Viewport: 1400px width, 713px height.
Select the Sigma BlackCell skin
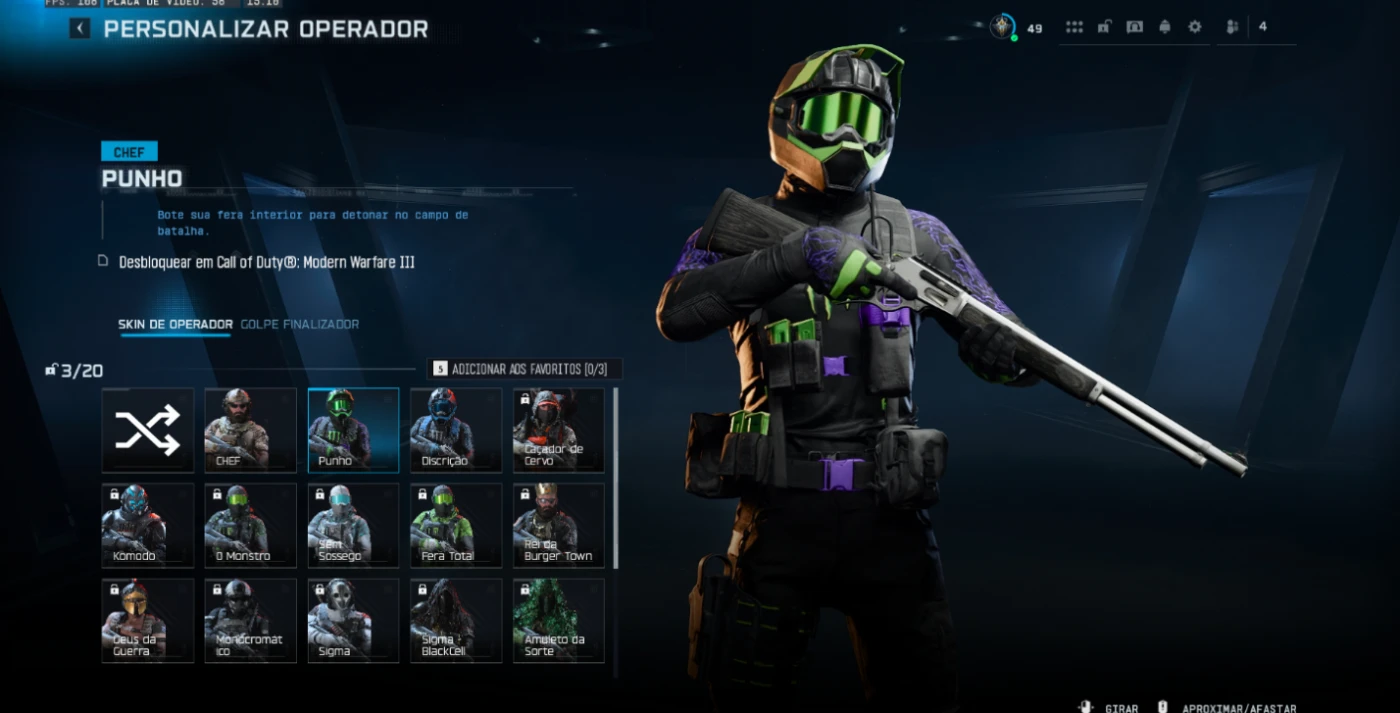(456, 620)
